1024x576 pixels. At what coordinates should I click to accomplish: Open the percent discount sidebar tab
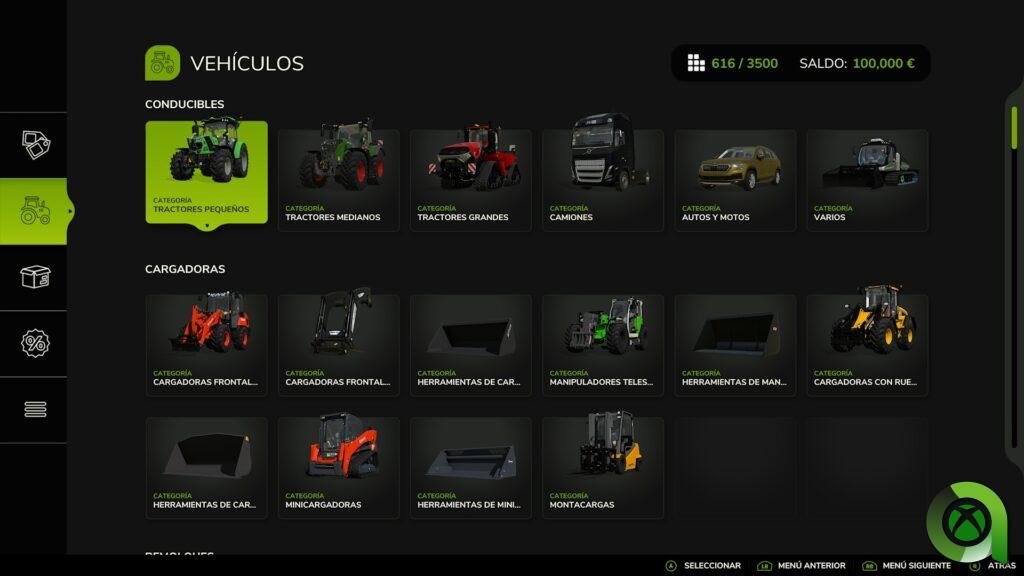coord(35,343)
